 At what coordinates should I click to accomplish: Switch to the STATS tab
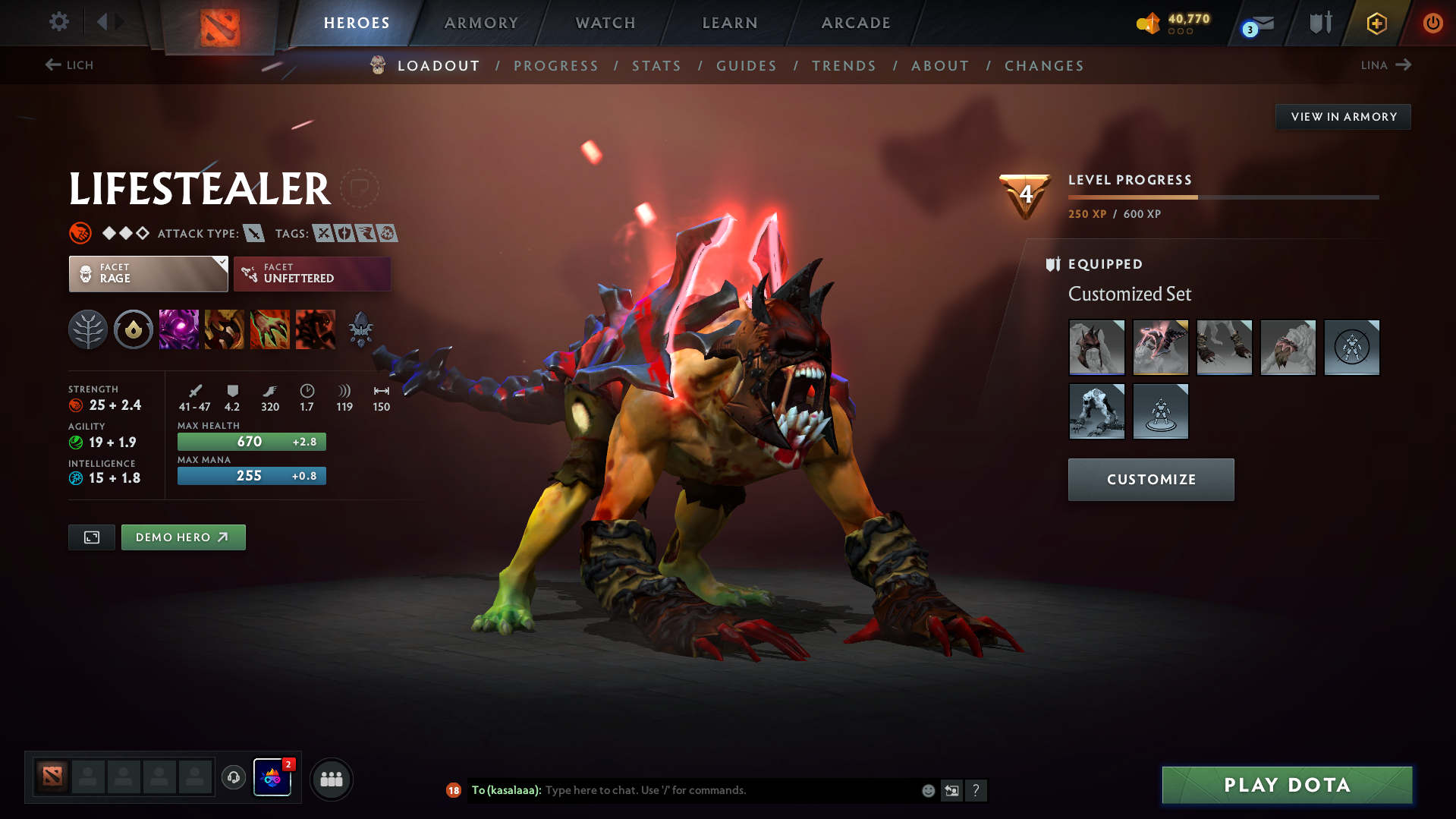[x=656, y=66]
